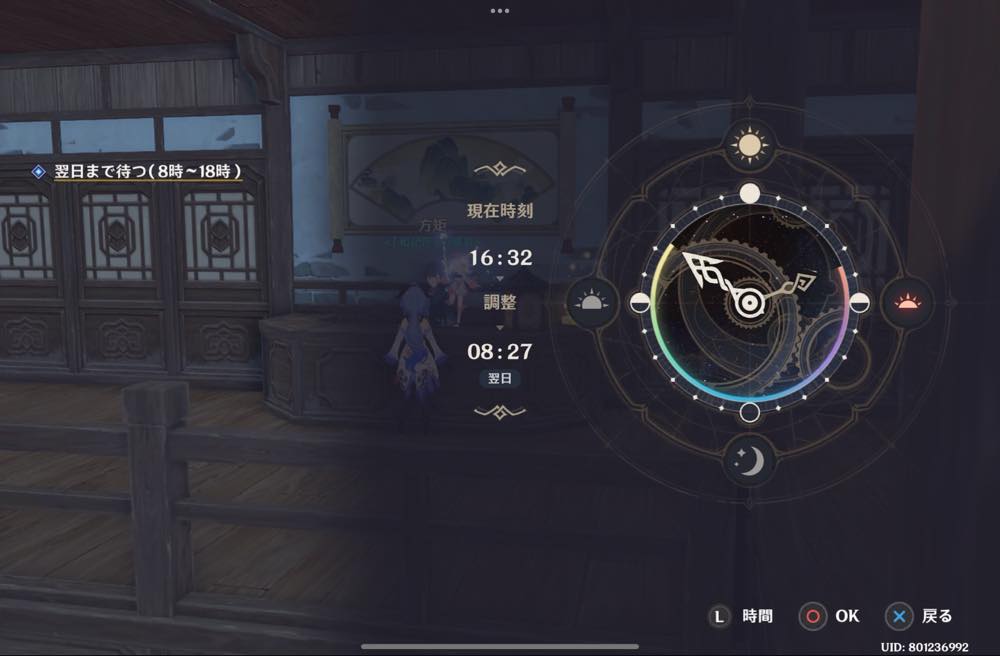Set the time to the sunrise icon

(591, 302)
